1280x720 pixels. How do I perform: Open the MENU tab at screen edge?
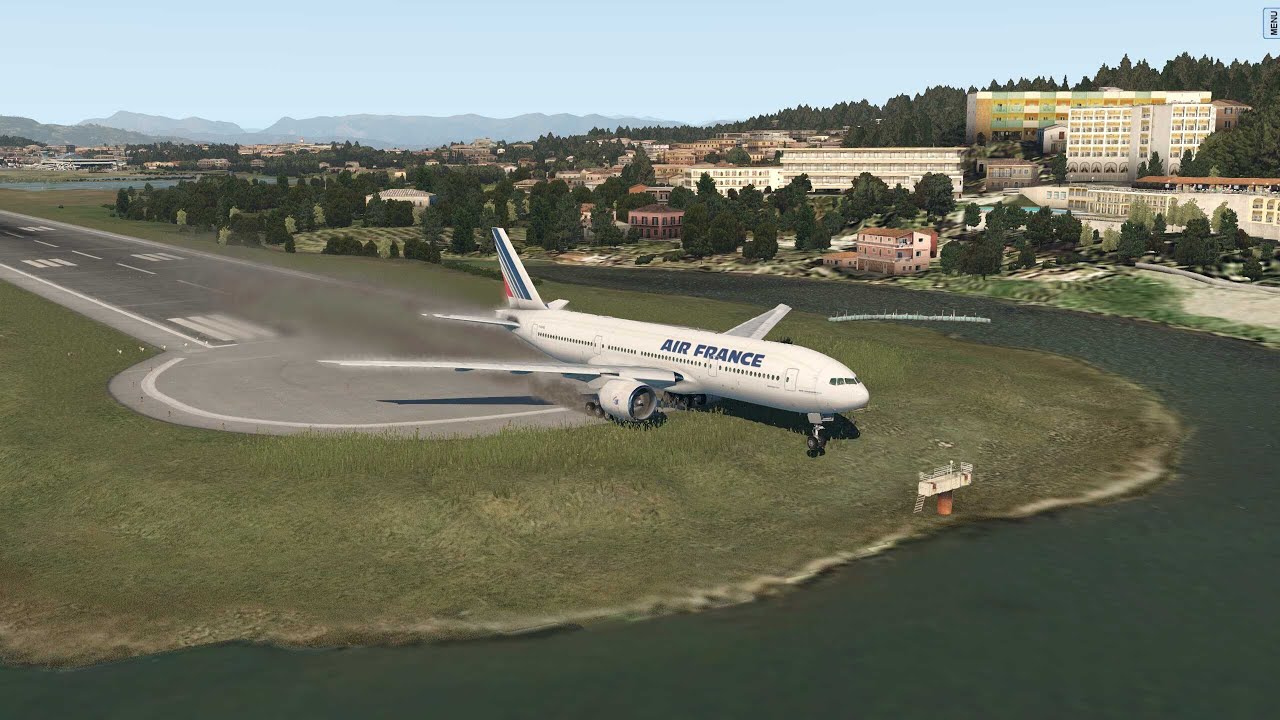pos(1272,22)
